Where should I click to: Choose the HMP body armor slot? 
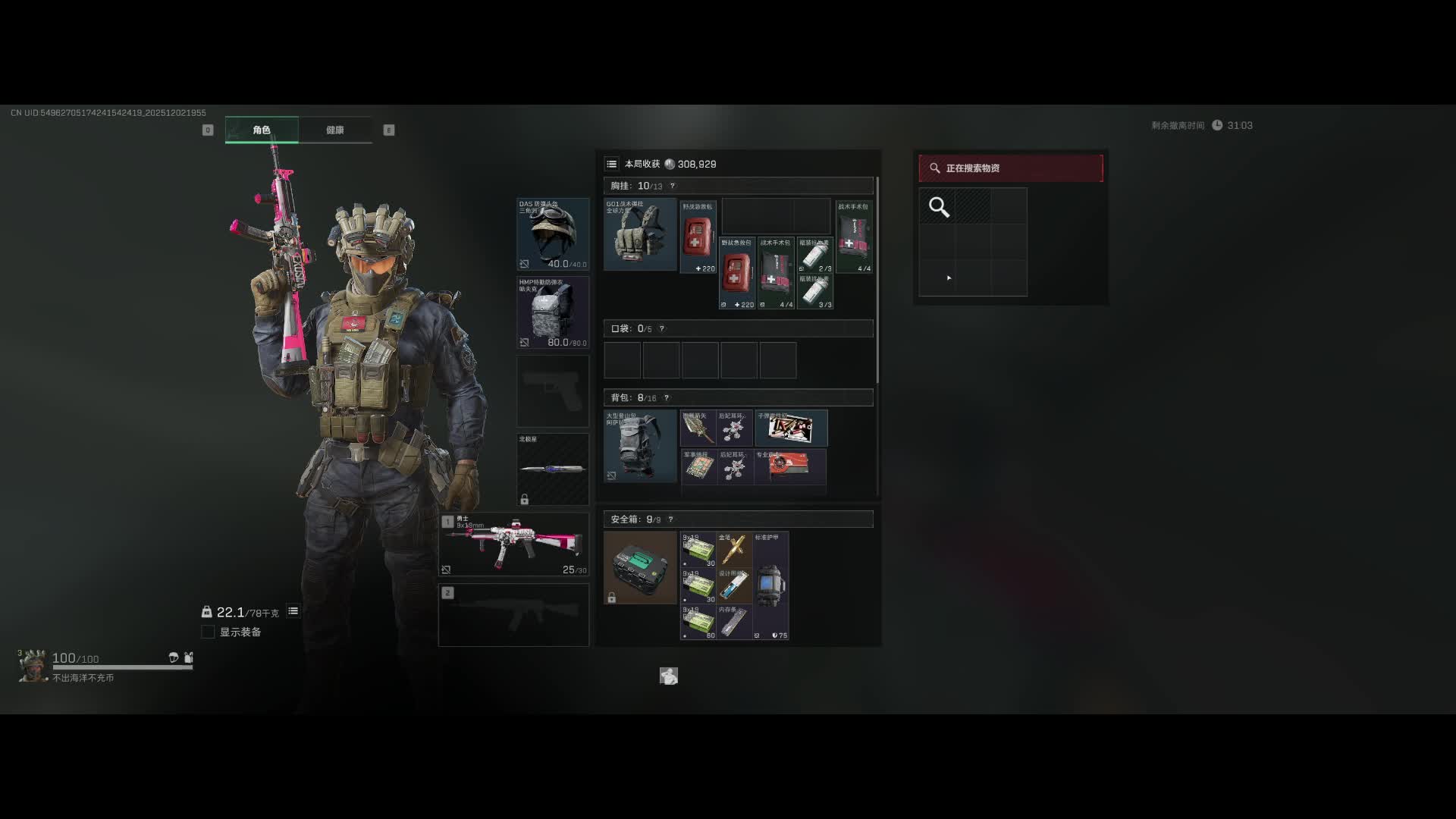(553, 312)
